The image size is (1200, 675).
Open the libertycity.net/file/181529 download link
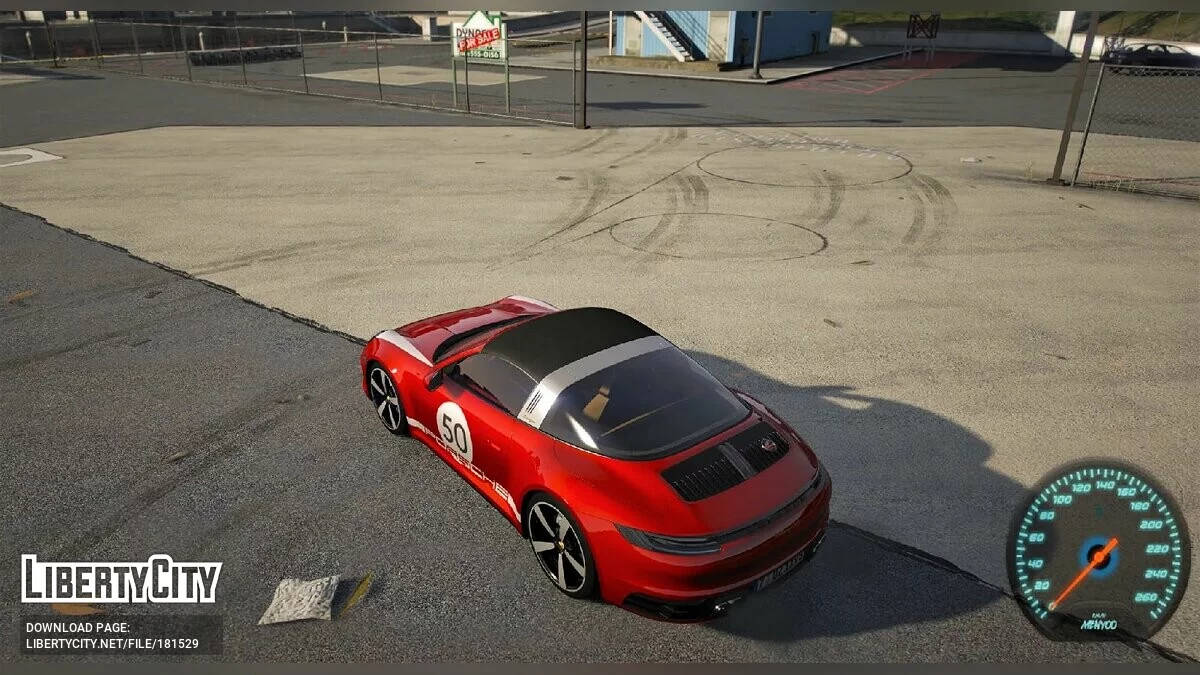point(112,644)
